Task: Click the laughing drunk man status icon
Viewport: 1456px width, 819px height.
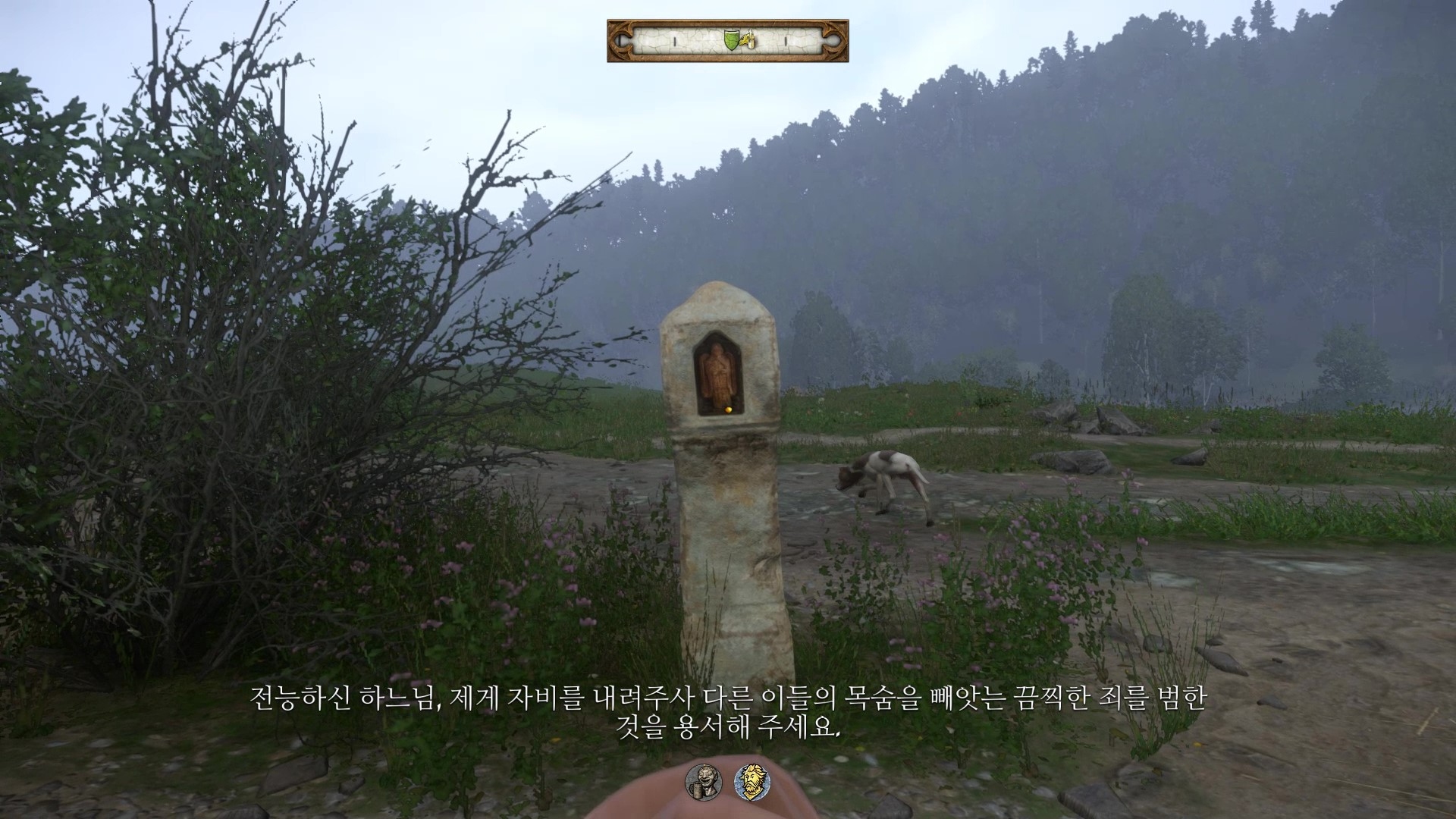Action: (701, 780)
